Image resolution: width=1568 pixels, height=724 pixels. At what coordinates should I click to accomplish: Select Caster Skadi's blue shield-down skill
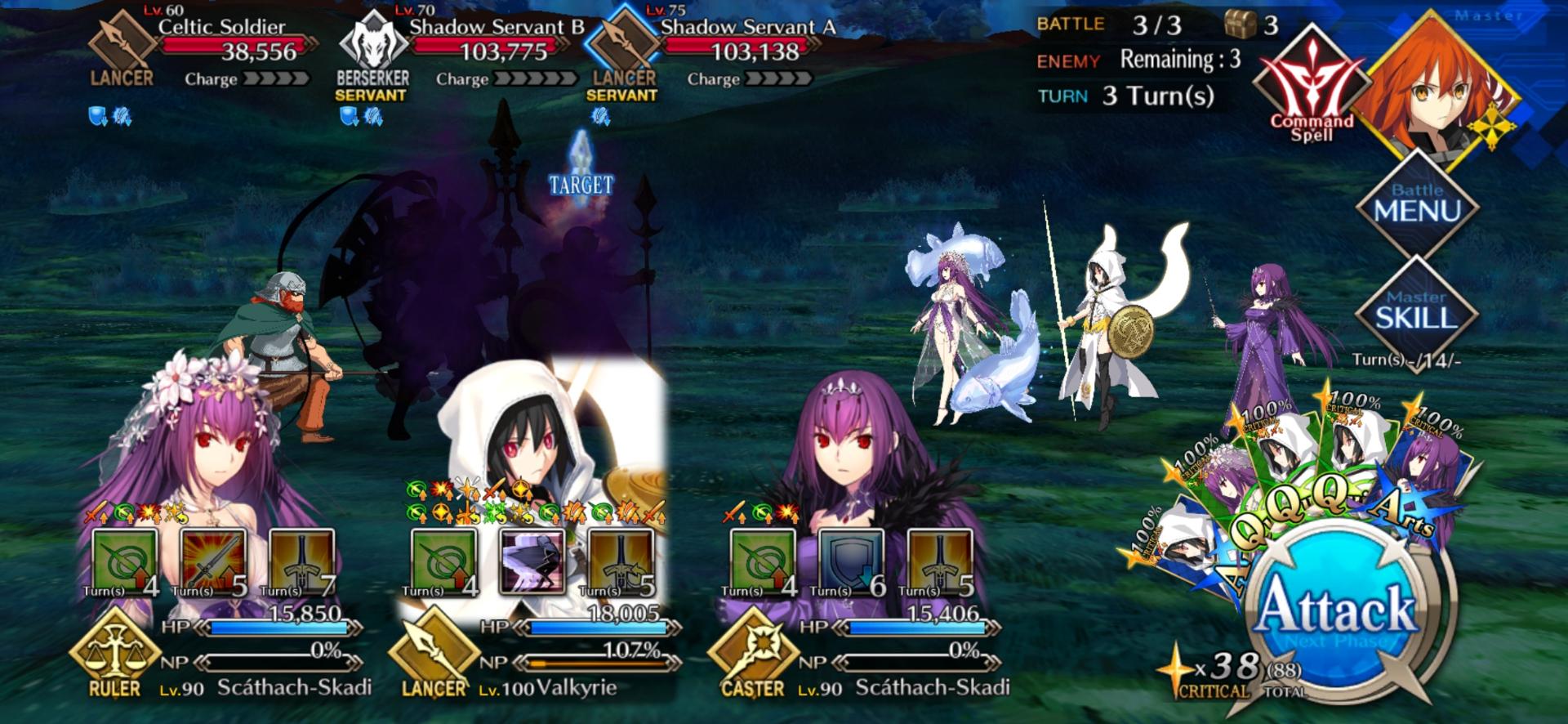pyautogui.click(x=850, y=562)
